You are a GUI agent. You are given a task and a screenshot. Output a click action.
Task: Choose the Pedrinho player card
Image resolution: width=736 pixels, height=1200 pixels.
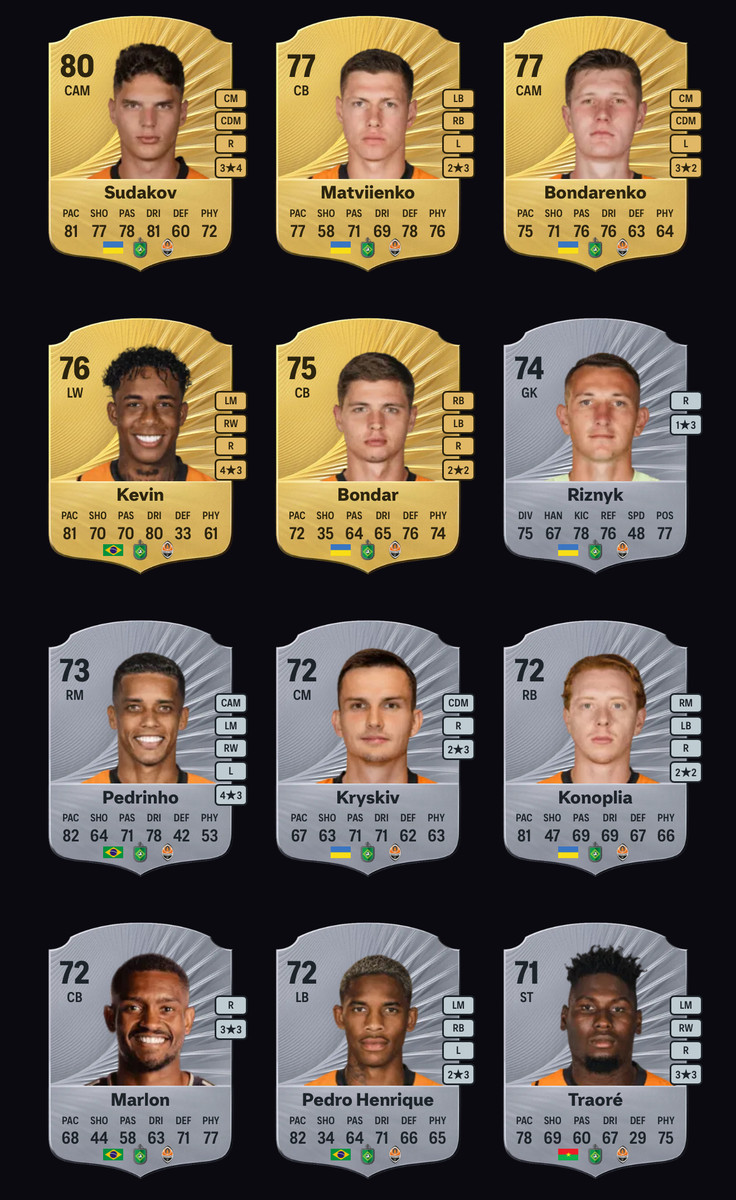[140, 749]
